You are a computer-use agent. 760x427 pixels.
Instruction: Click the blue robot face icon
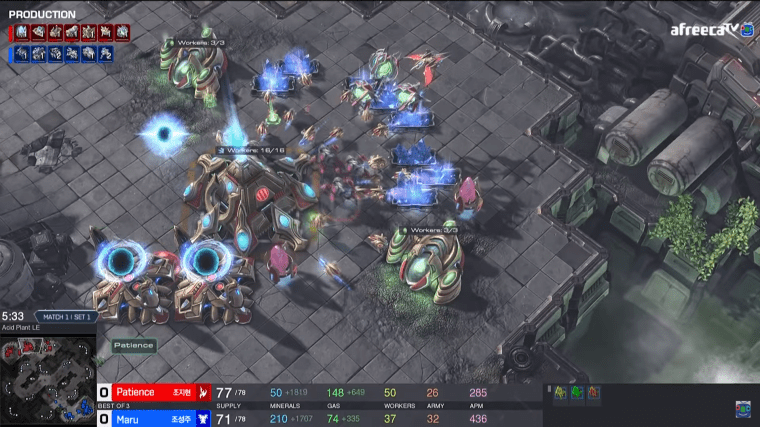point(742,409)
